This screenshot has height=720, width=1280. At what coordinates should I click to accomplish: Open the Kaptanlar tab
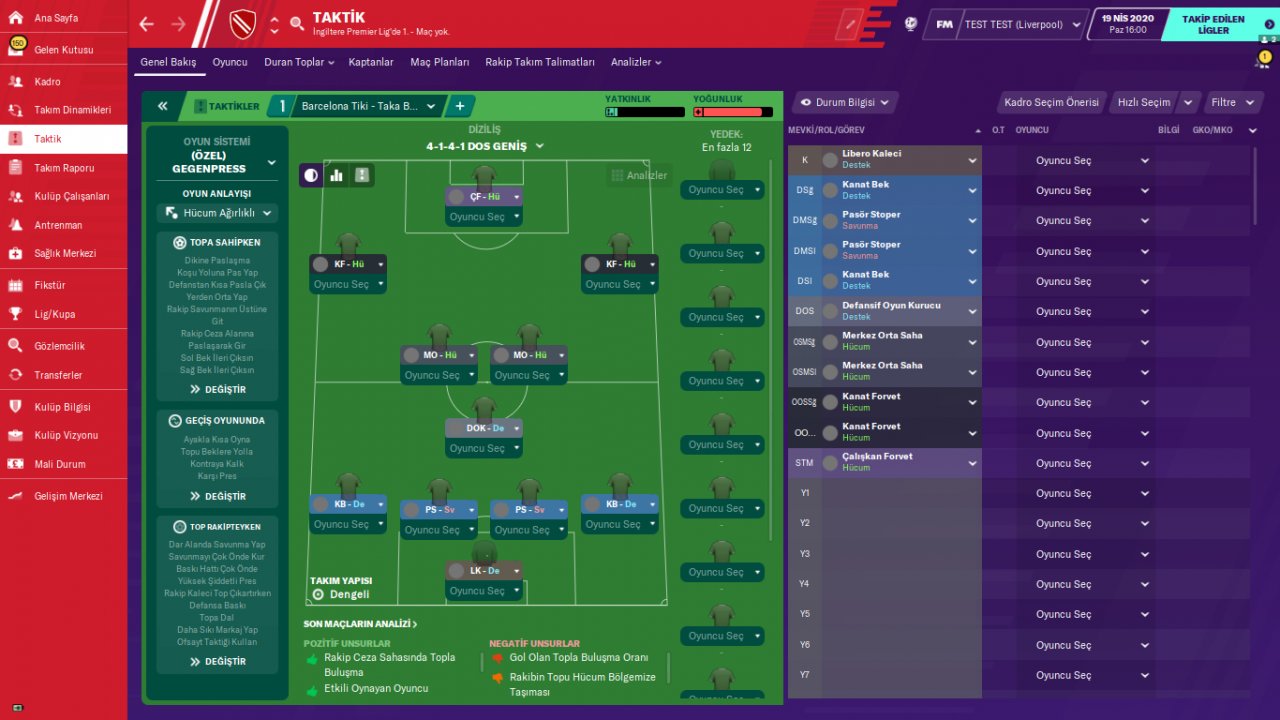tap(371, 62)
